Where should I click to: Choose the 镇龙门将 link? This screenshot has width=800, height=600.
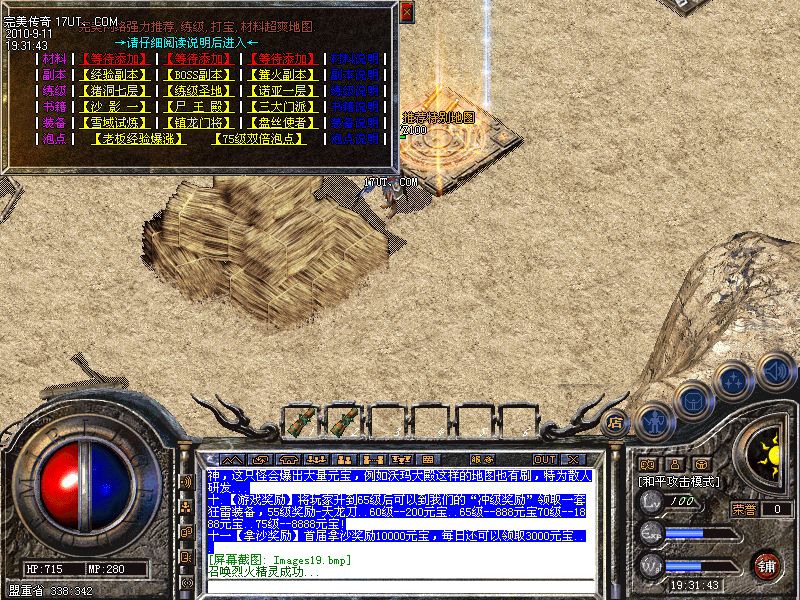tap(200, 123)
